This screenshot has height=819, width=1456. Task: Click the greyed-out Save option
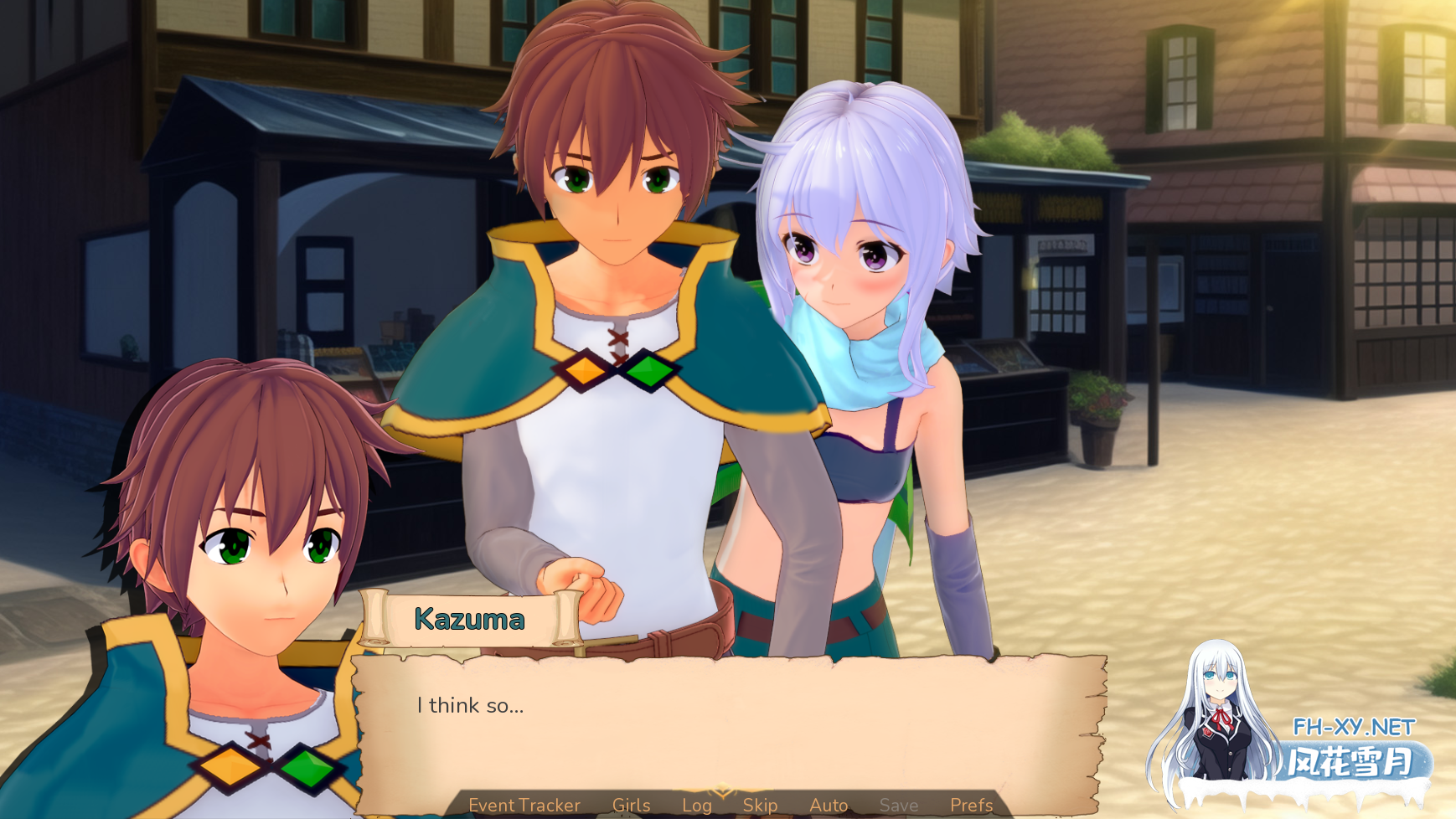tap(899, 805)
